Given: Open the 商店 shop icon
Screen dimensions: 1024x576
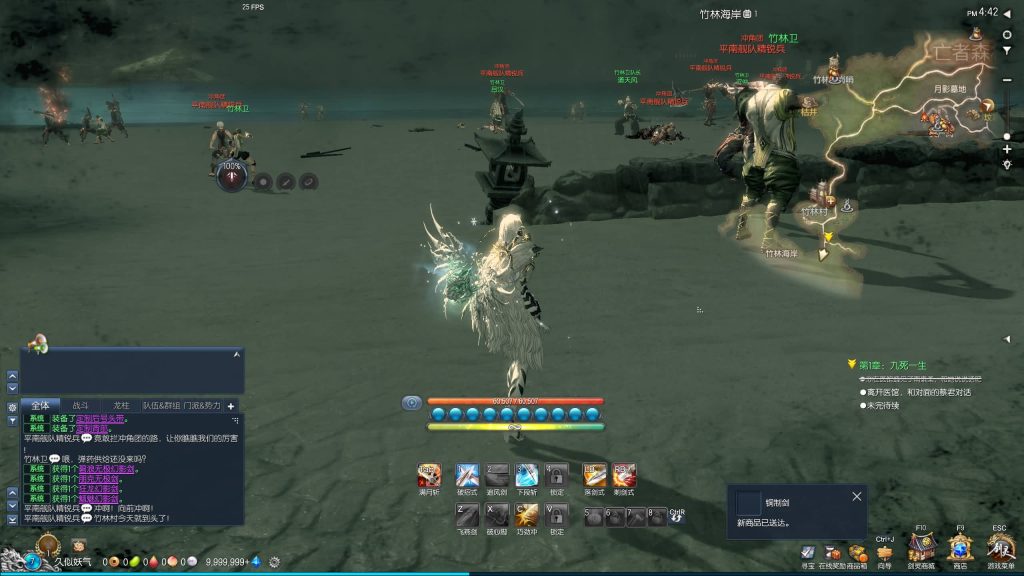Looking at the screenshot, I should 960,548.
